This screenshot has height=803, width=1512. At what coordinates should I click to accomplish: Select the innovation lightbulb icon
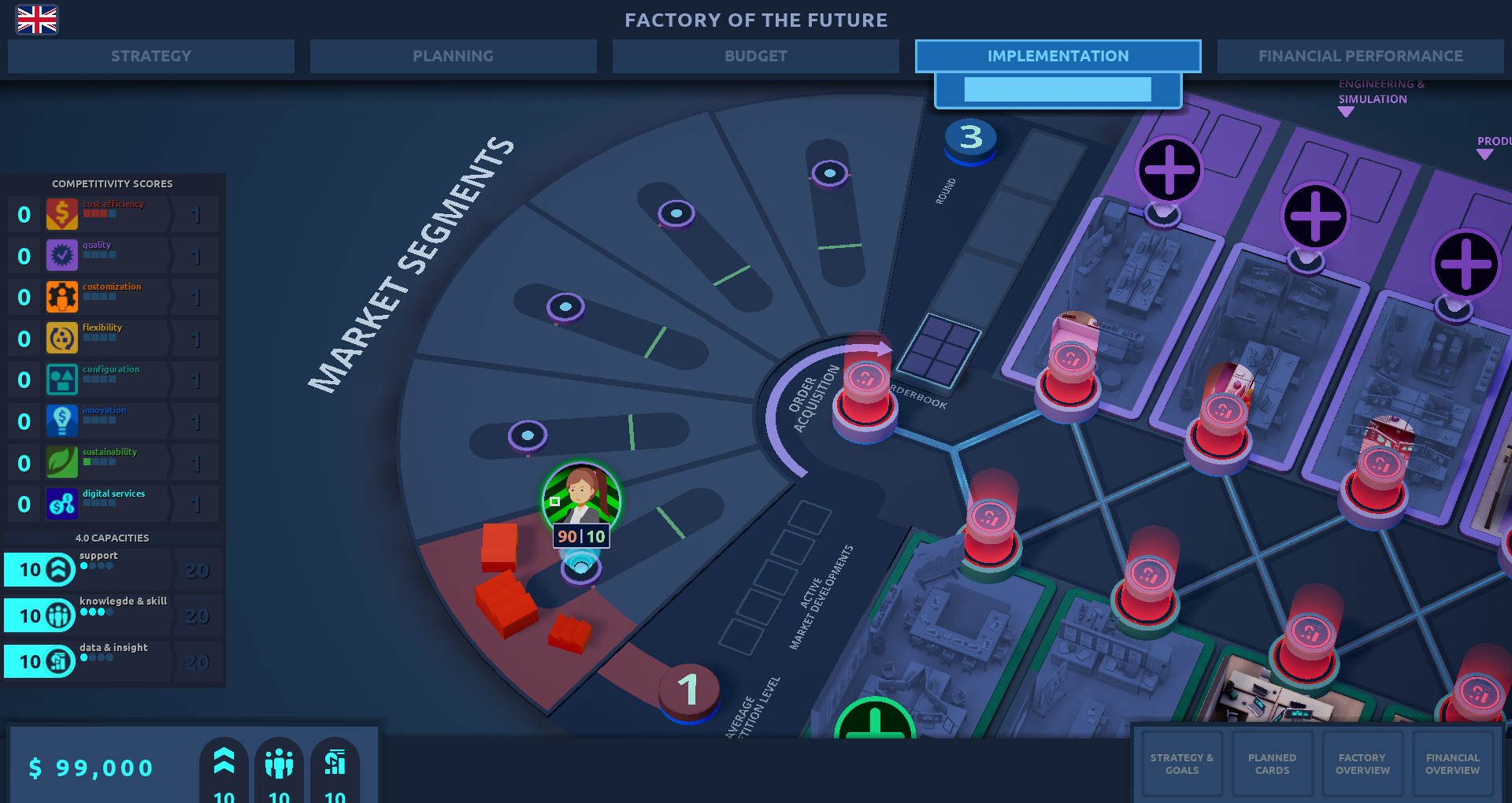[62, 421]
